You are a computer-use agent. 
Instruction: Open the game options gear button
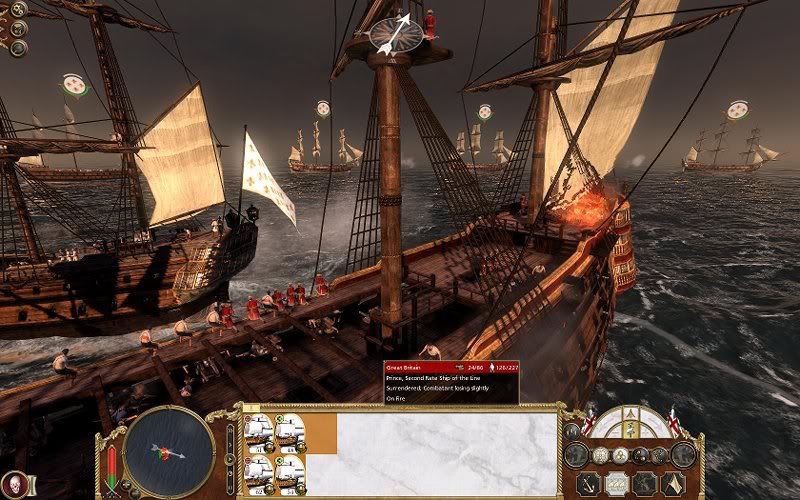19,10
